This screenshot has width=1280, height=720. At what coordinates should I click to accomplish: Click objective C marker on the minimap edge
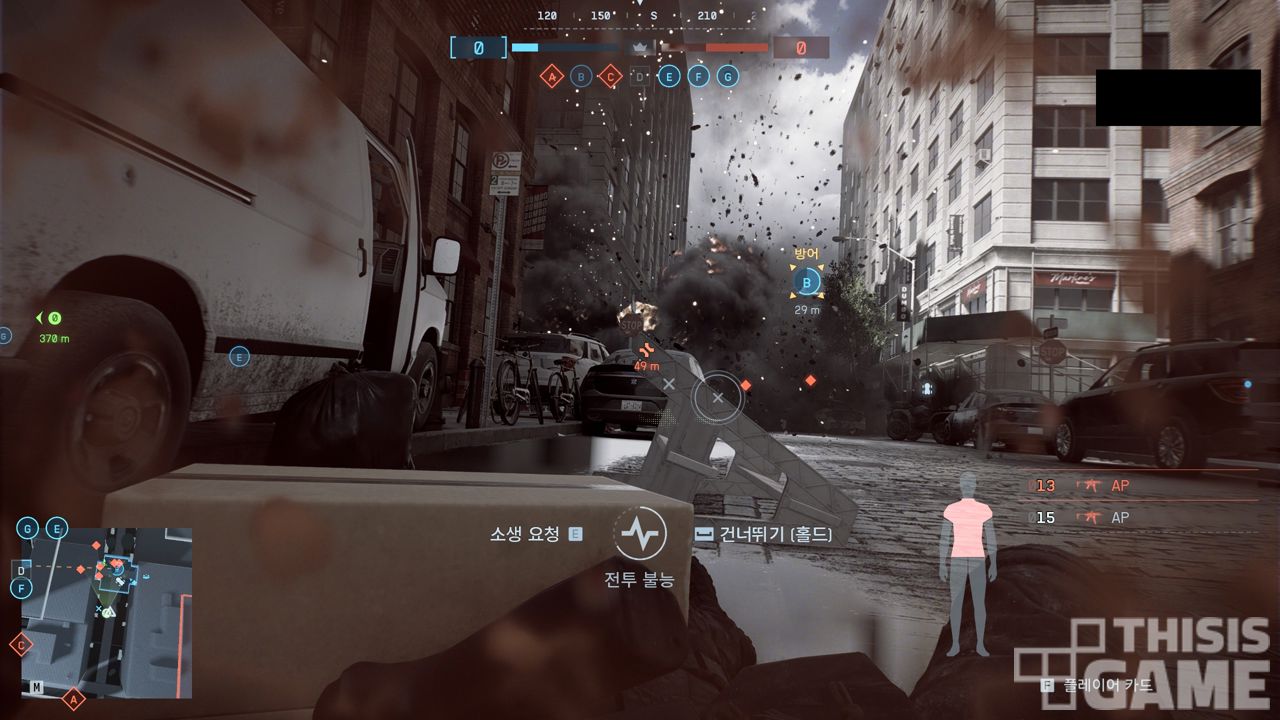coord(21,645)
